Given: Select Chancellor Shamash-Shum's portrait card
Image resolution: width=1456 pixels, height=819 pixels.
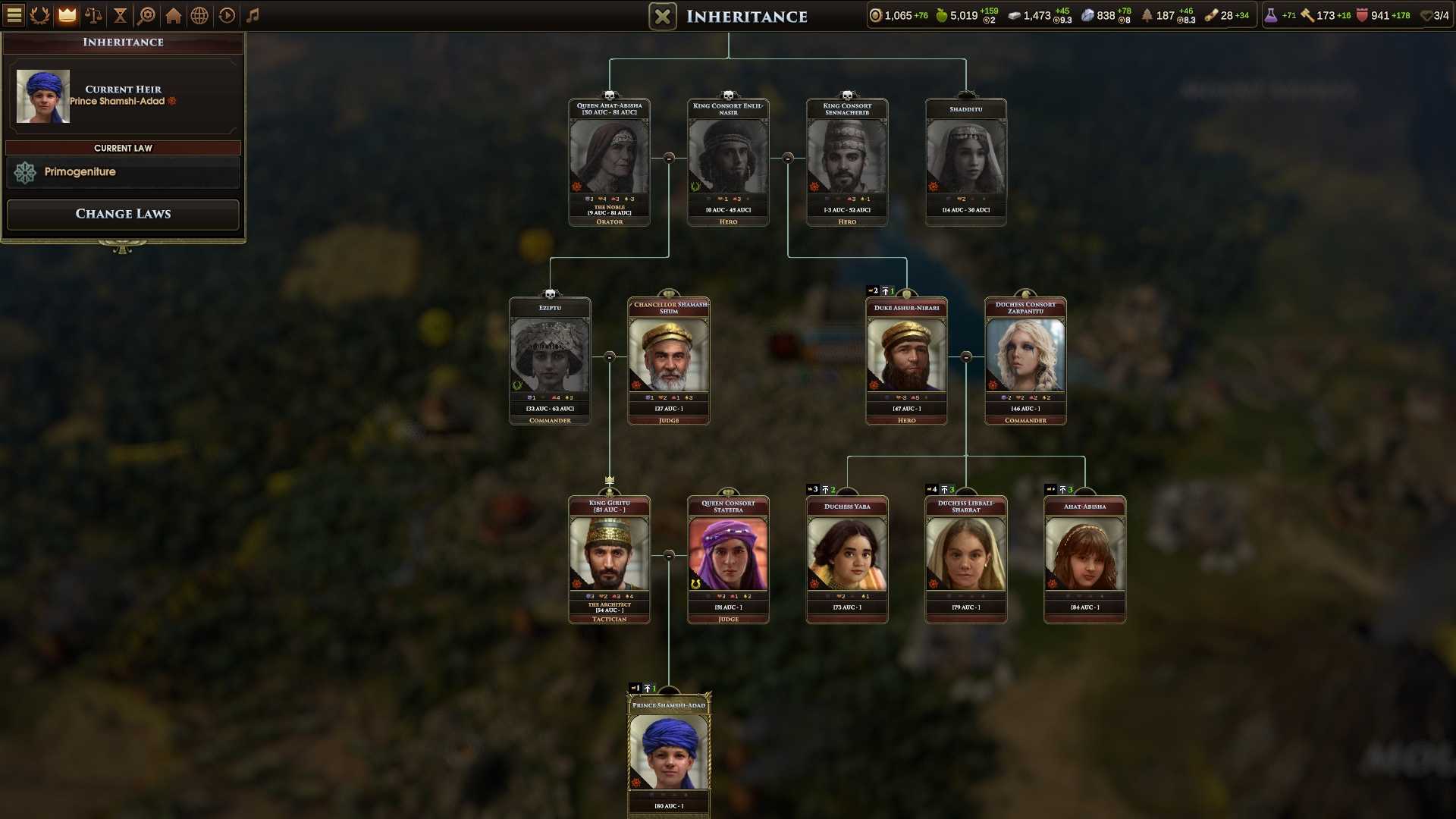Looking at the screenshot, I should point(669,356).
